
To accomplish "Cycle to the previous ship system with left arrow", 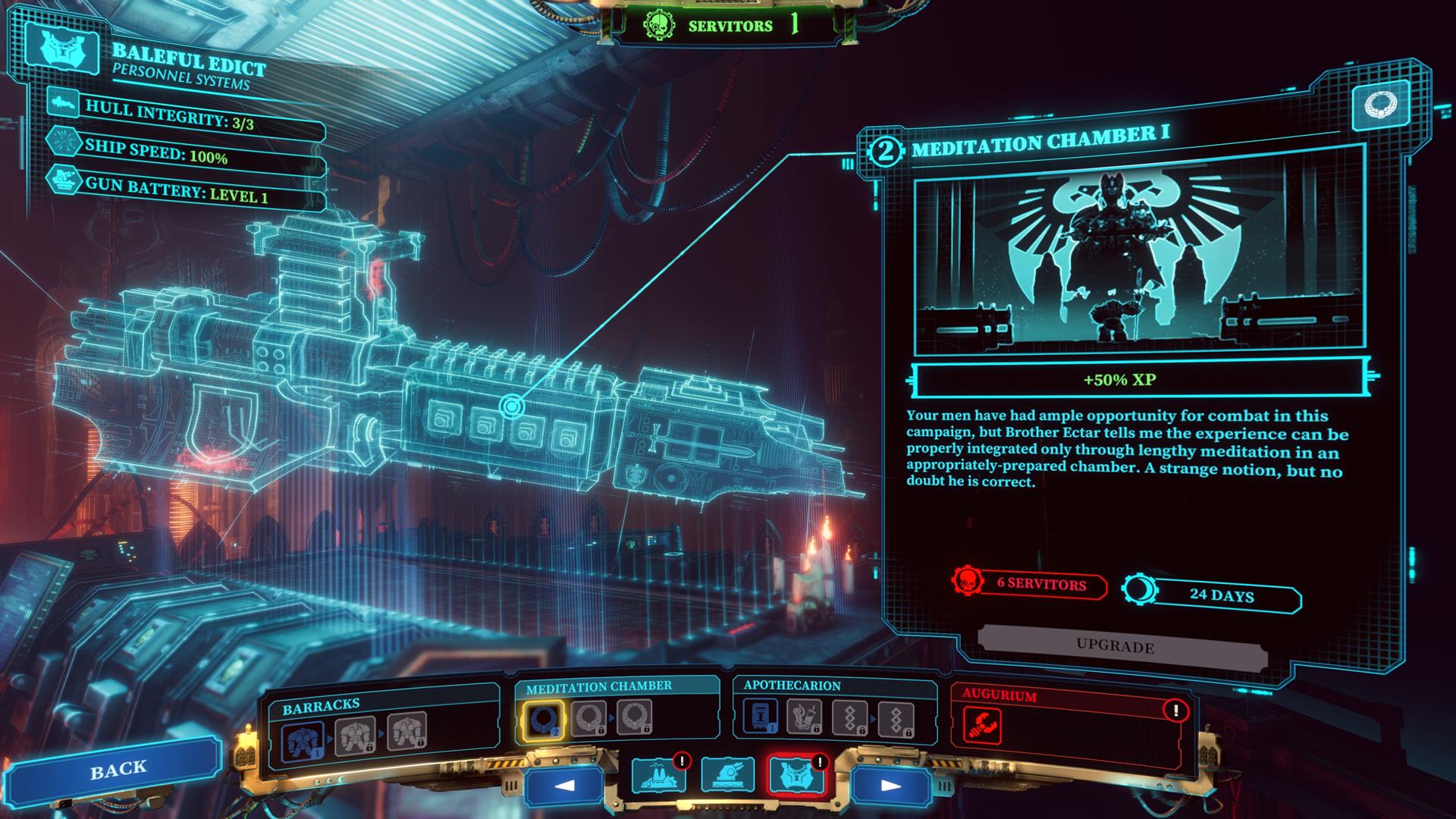I will pos(563,784).
